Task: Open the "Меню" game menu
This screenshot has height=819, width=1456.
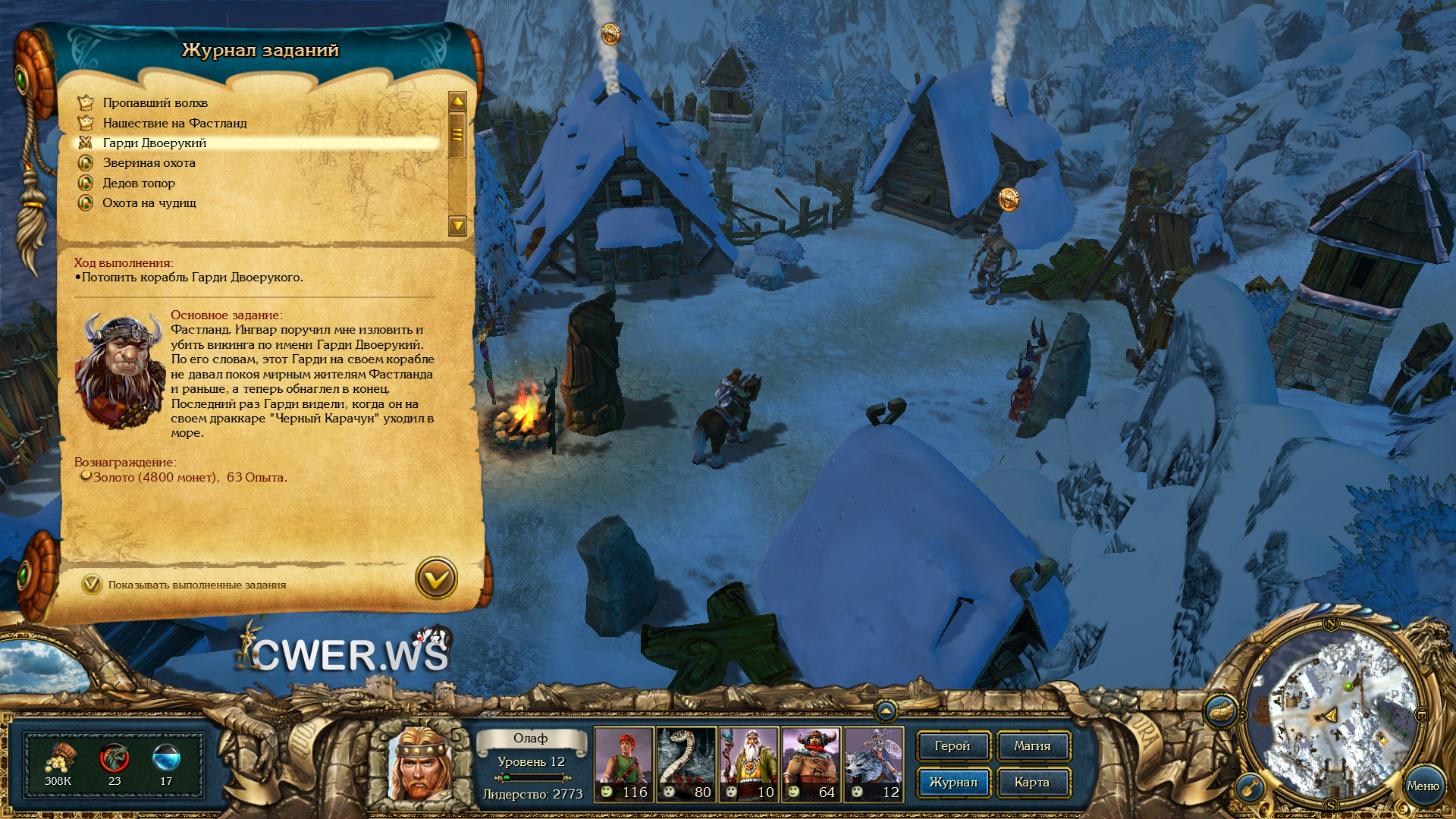Action: coord(1423,786)
